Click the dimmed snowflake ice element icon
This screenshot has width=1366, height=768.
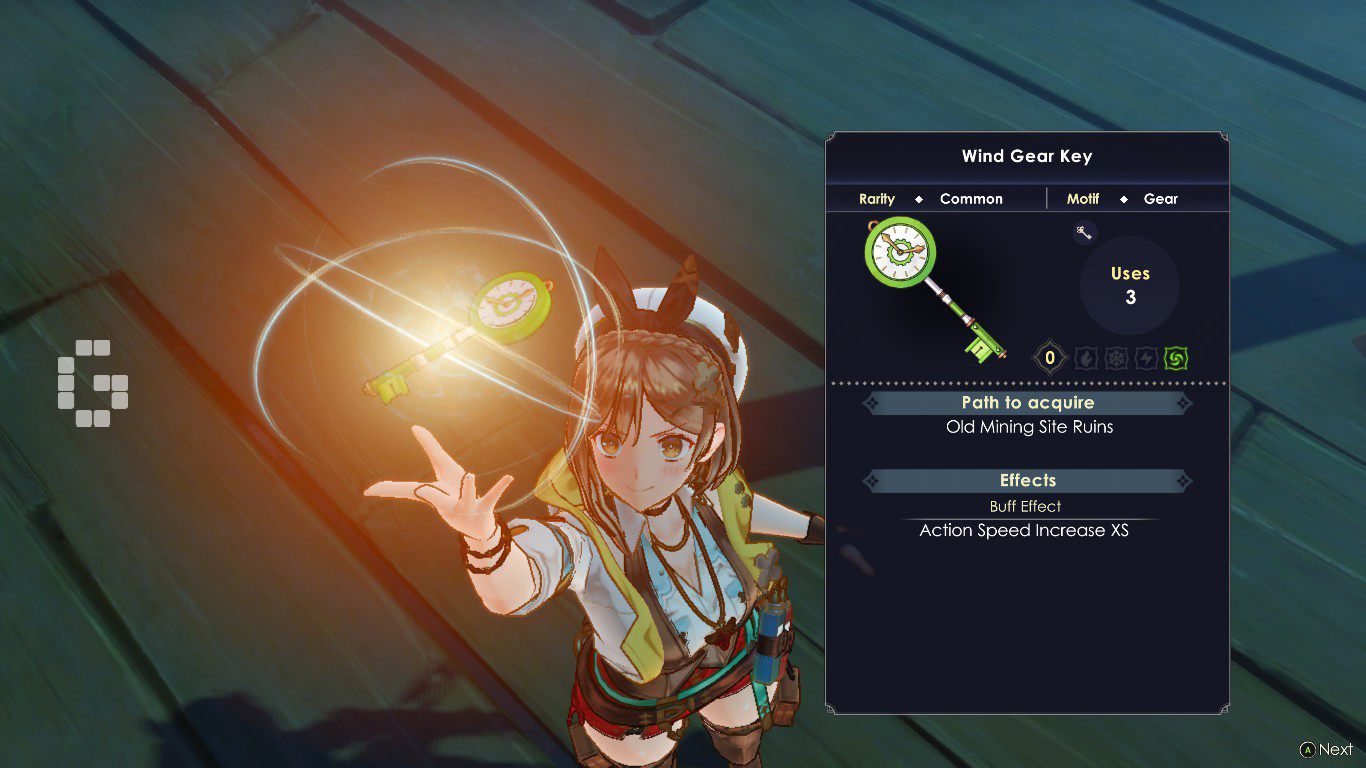[1116, 357]
